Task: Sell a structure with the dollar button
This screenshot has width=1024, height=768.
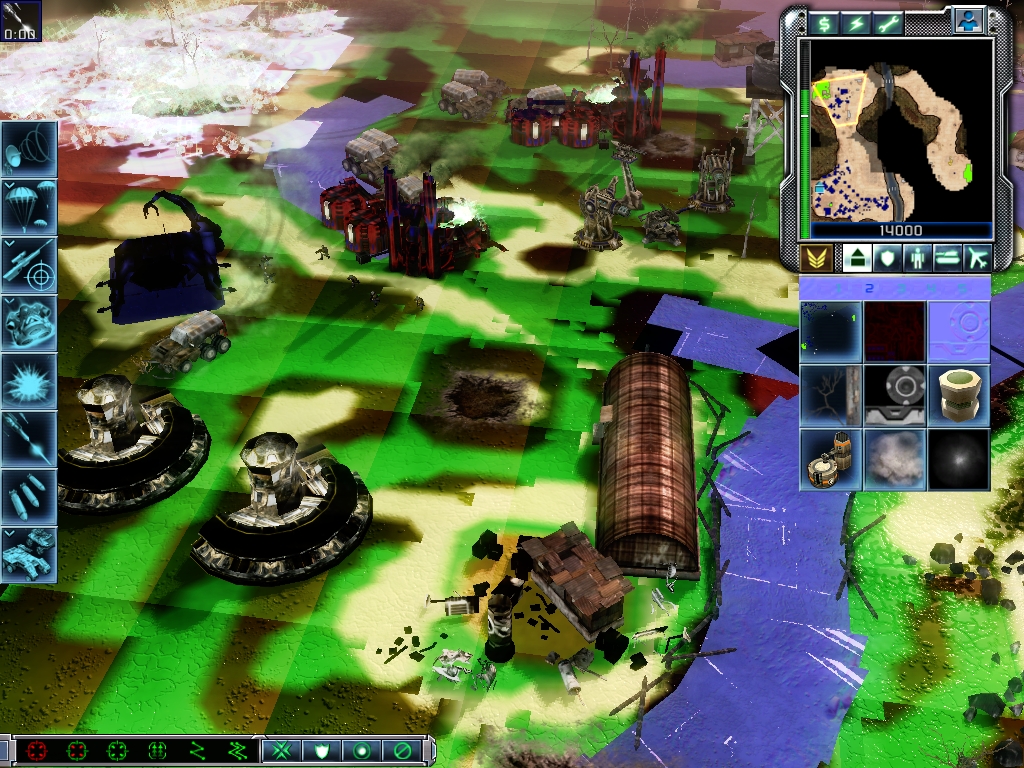Action: click(824, 23)
